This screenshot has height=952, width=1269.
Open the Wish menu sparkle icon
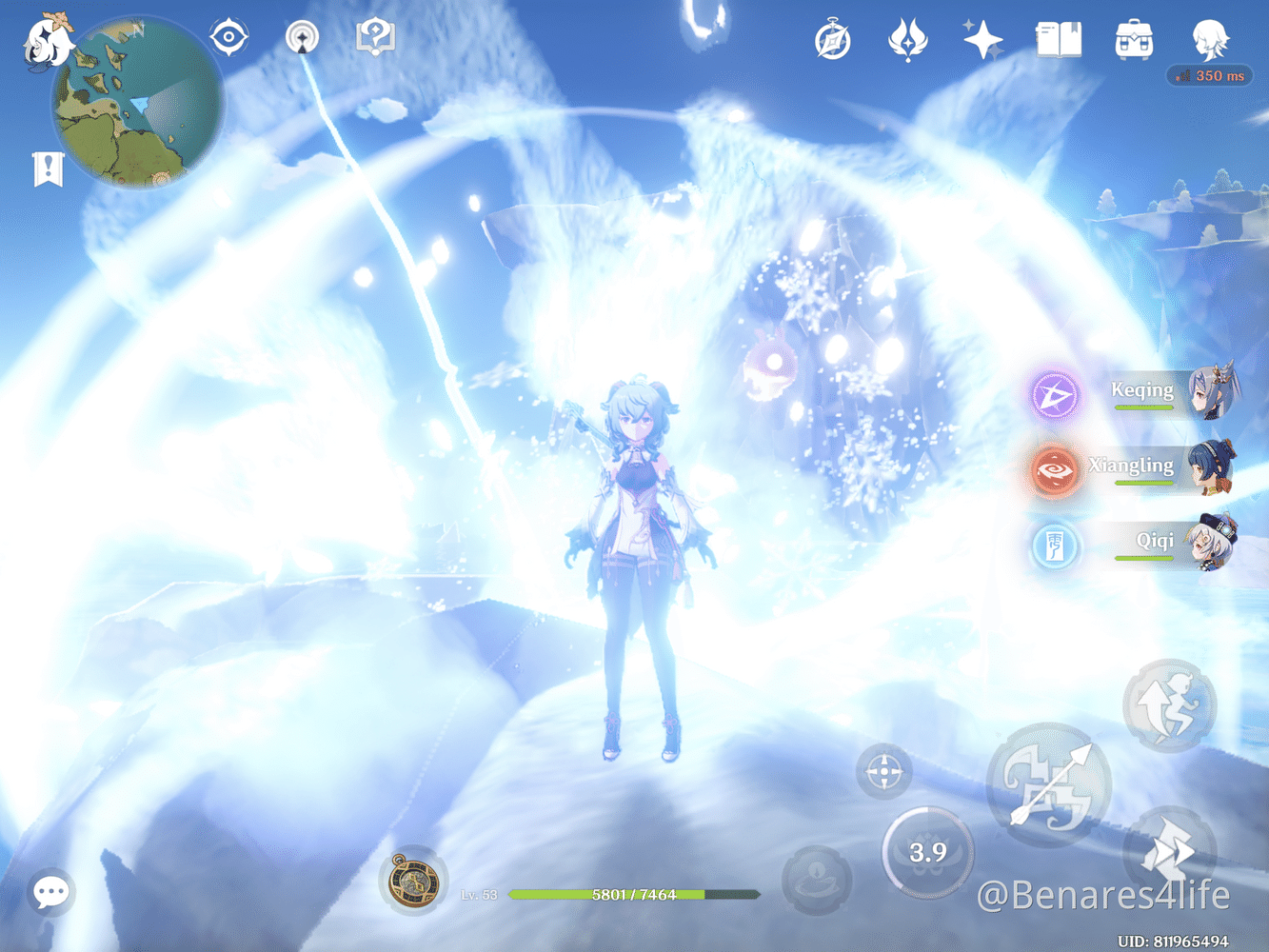point(981,39)
